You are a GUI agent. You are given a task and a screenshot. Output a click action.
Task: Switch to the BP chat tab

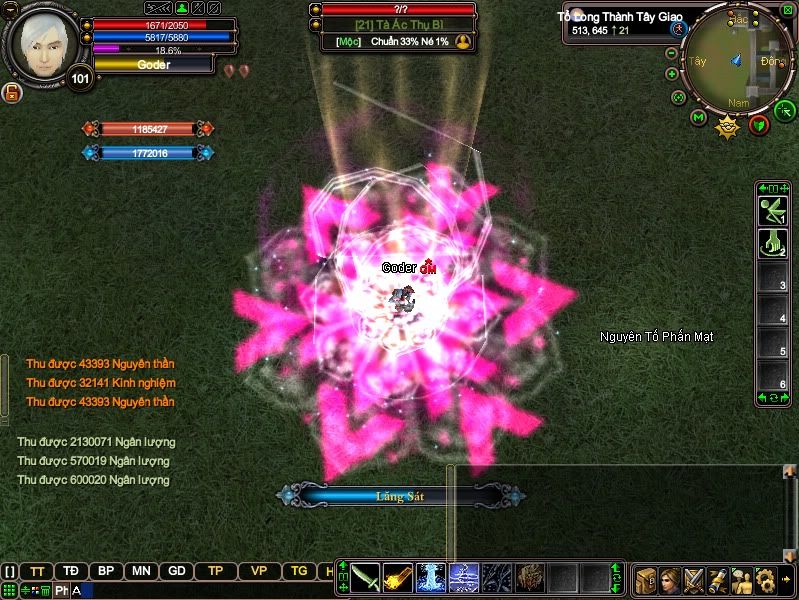coord(105,571)
